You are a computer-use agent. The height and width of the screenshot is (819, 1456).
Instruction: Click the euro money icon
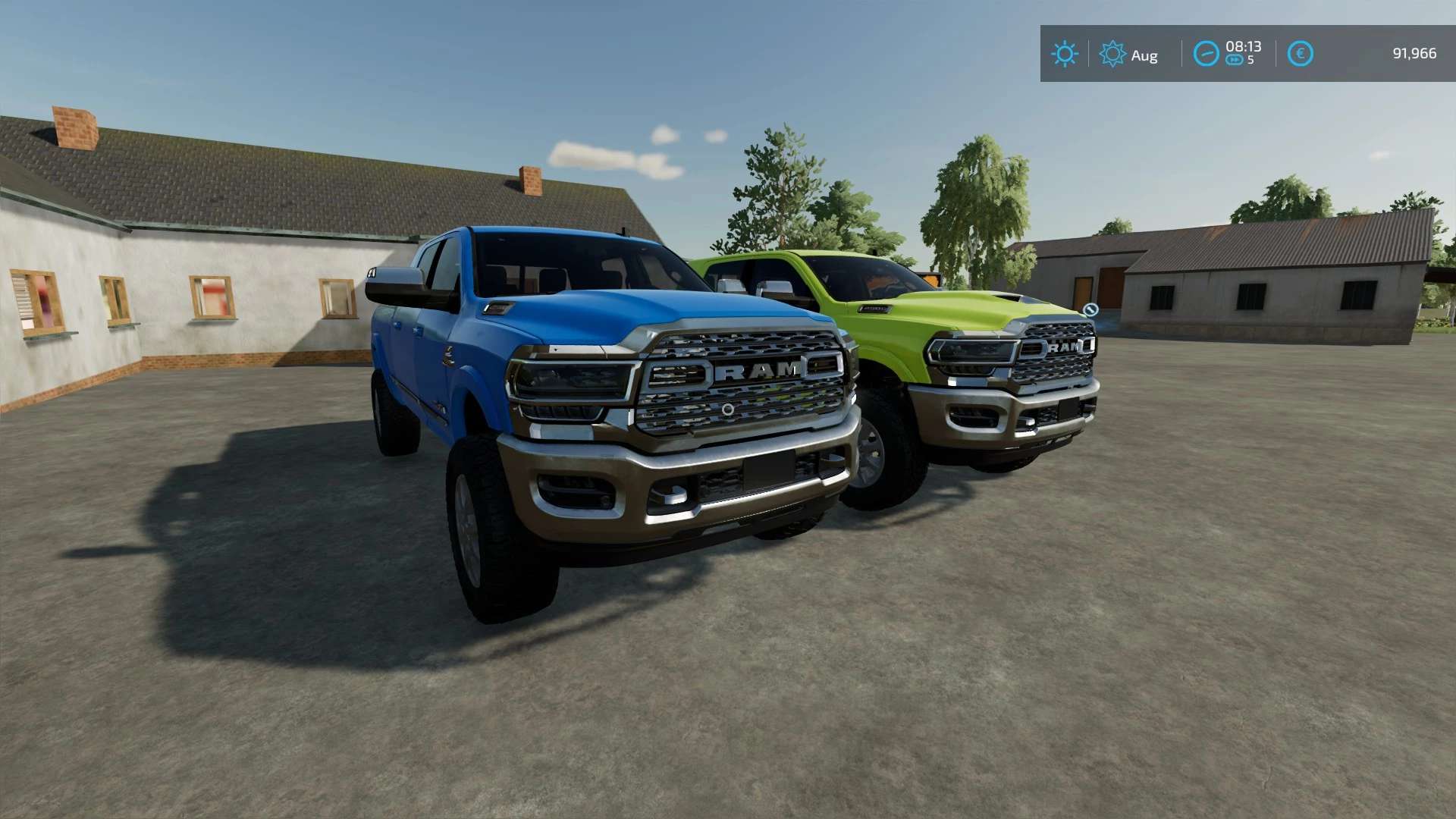click(x=1300, y=54)
